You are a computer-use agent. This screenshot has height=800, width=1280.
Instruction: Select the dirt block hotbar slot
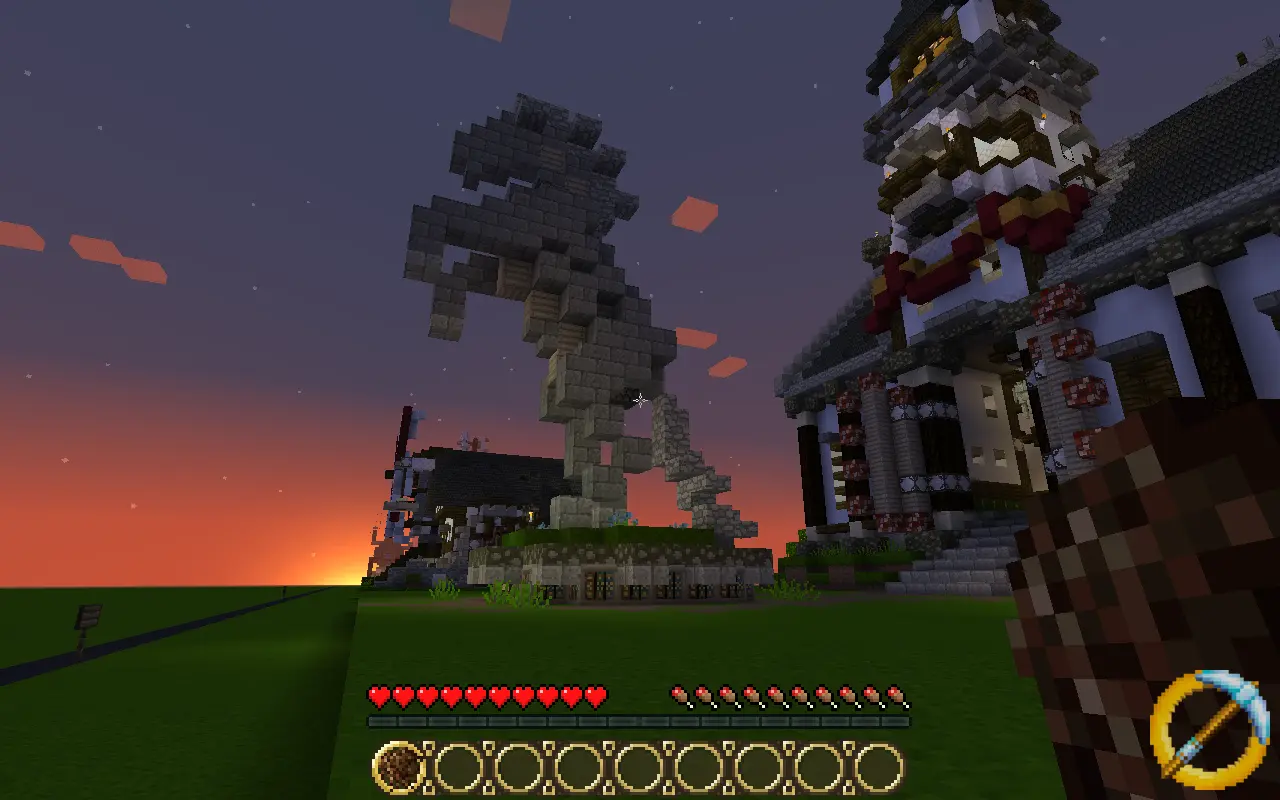[399, 768]
